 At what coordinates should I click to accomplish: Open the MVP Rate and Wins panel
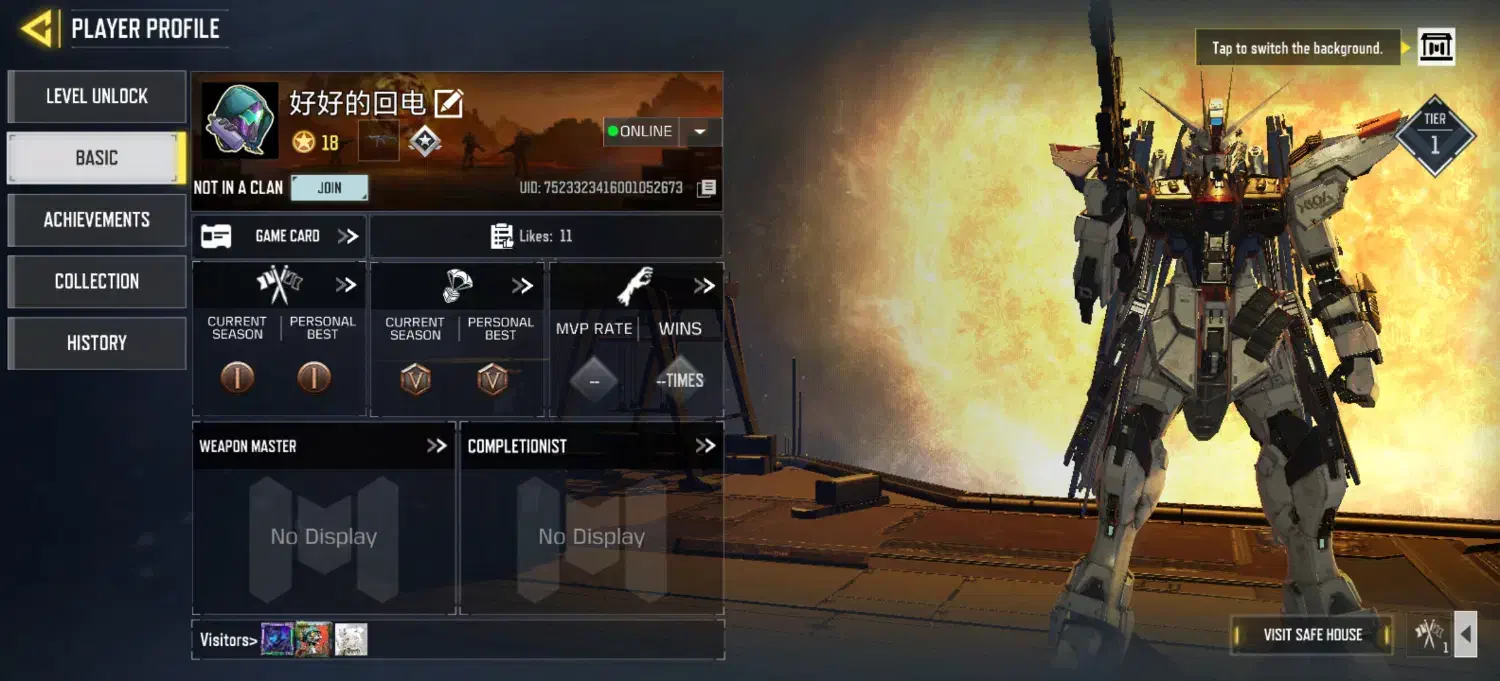(704, 286)
